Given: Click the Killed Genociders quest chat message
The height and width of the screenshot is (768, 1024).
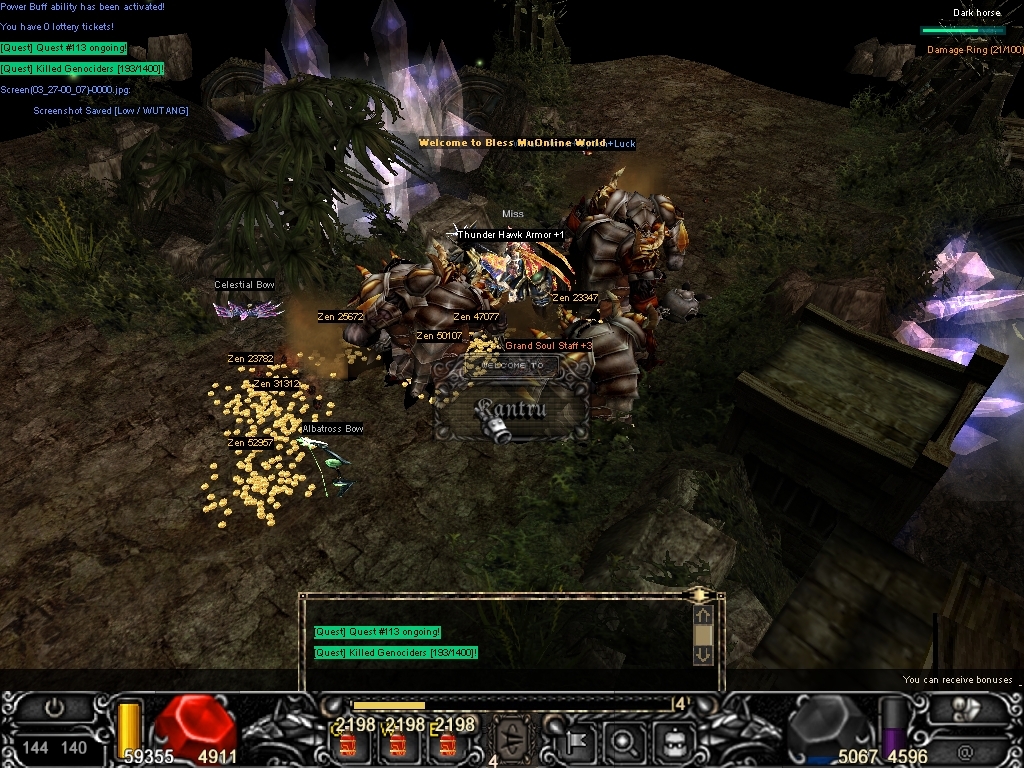Looking at the screenshot, I should pos(396,653).
